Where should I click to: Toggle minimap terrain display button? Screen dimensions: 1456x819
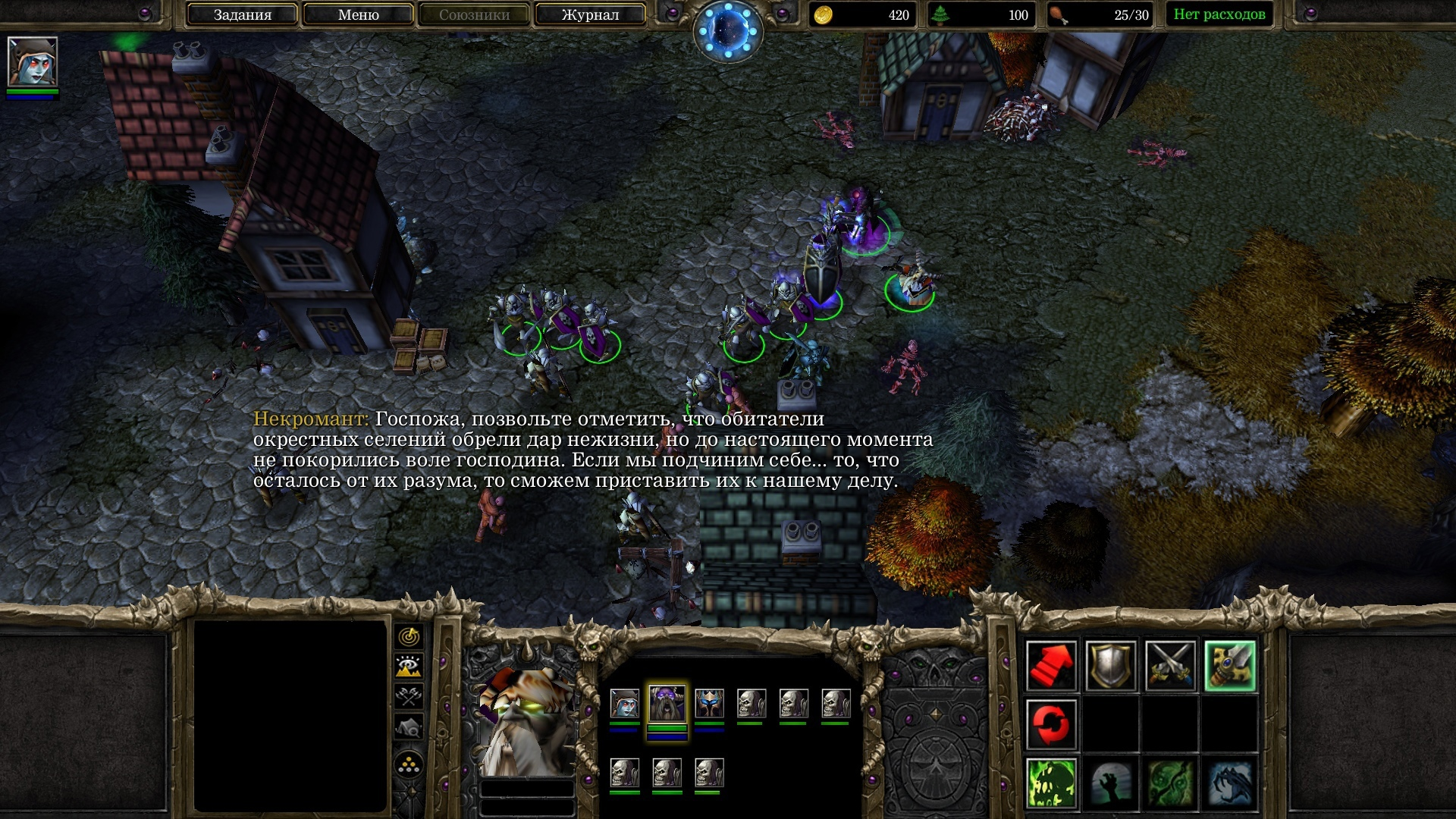(x=409, y=667)
